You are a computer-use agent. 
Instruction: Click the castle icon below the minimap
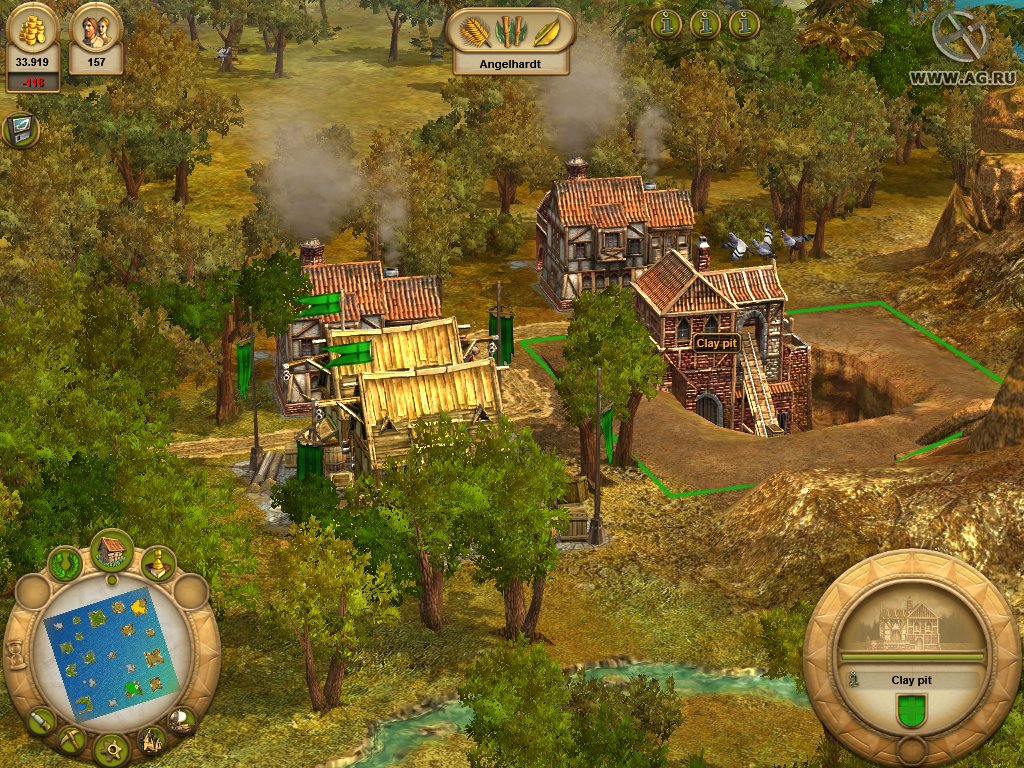coord(152,740)
